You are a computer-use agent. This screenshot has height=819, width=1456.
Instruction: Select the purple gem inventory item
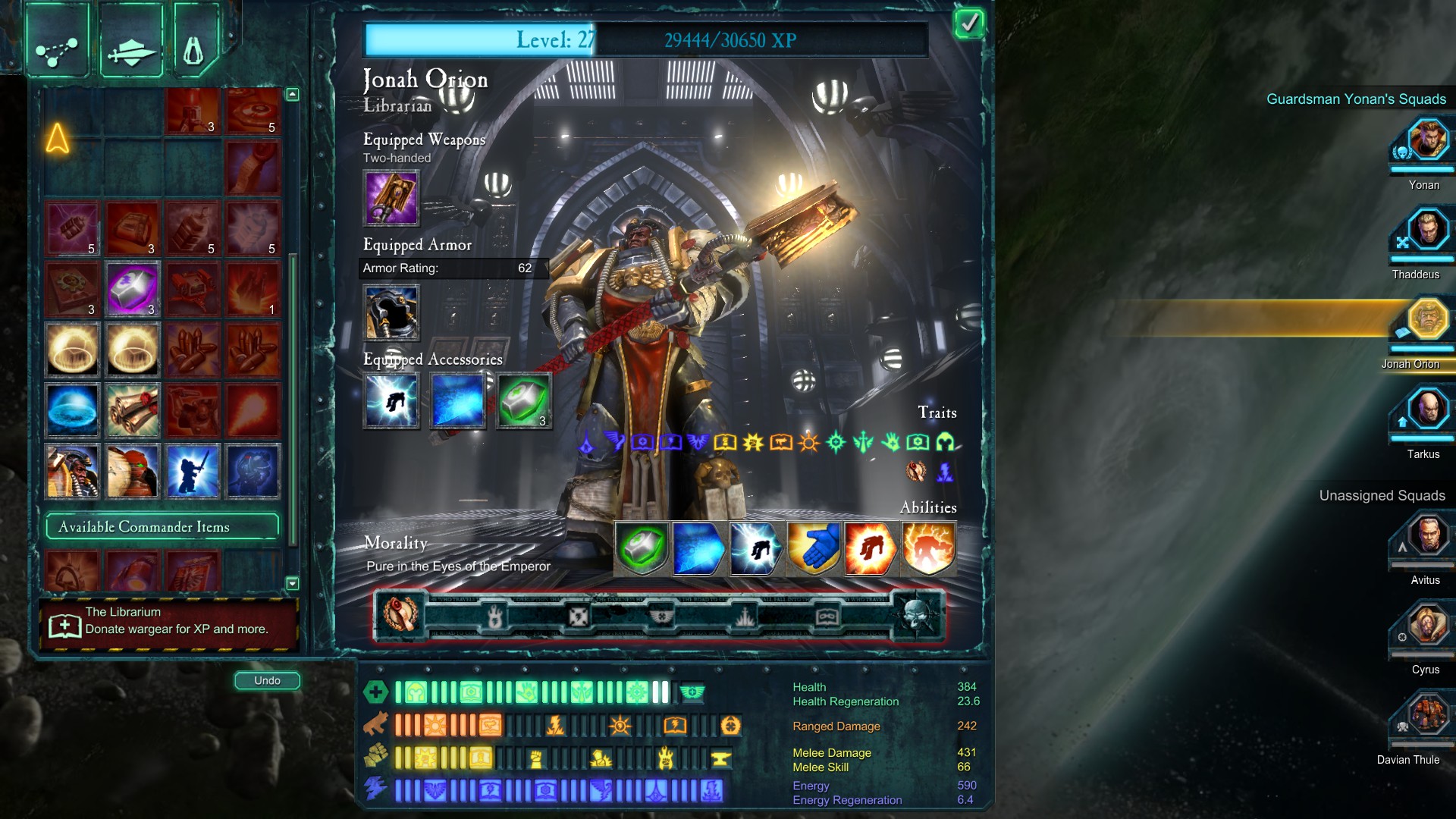point(132,289)
